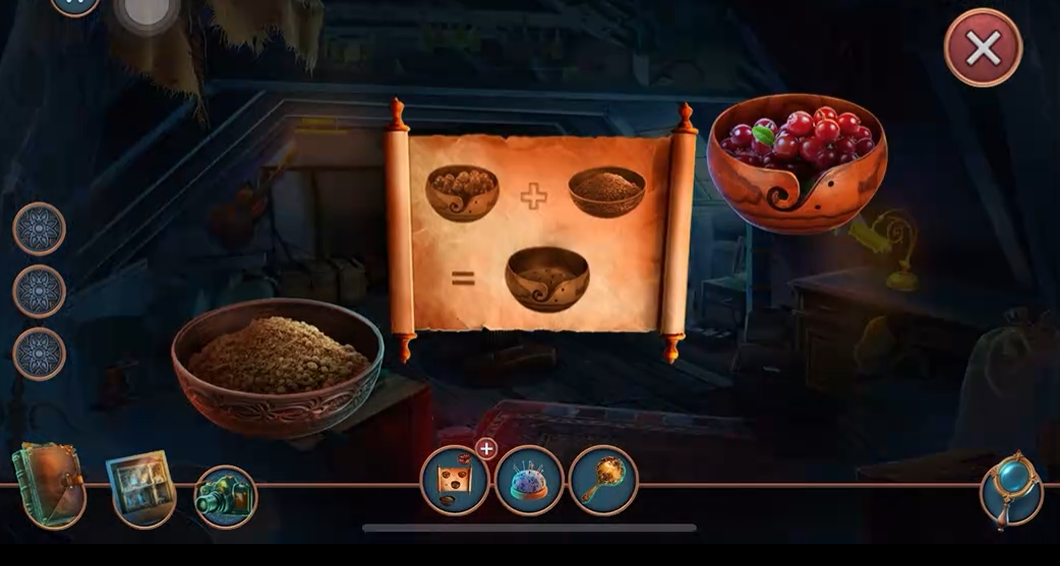
Task: Pick the bowl of red cranberries
Action: click(796, 163)
